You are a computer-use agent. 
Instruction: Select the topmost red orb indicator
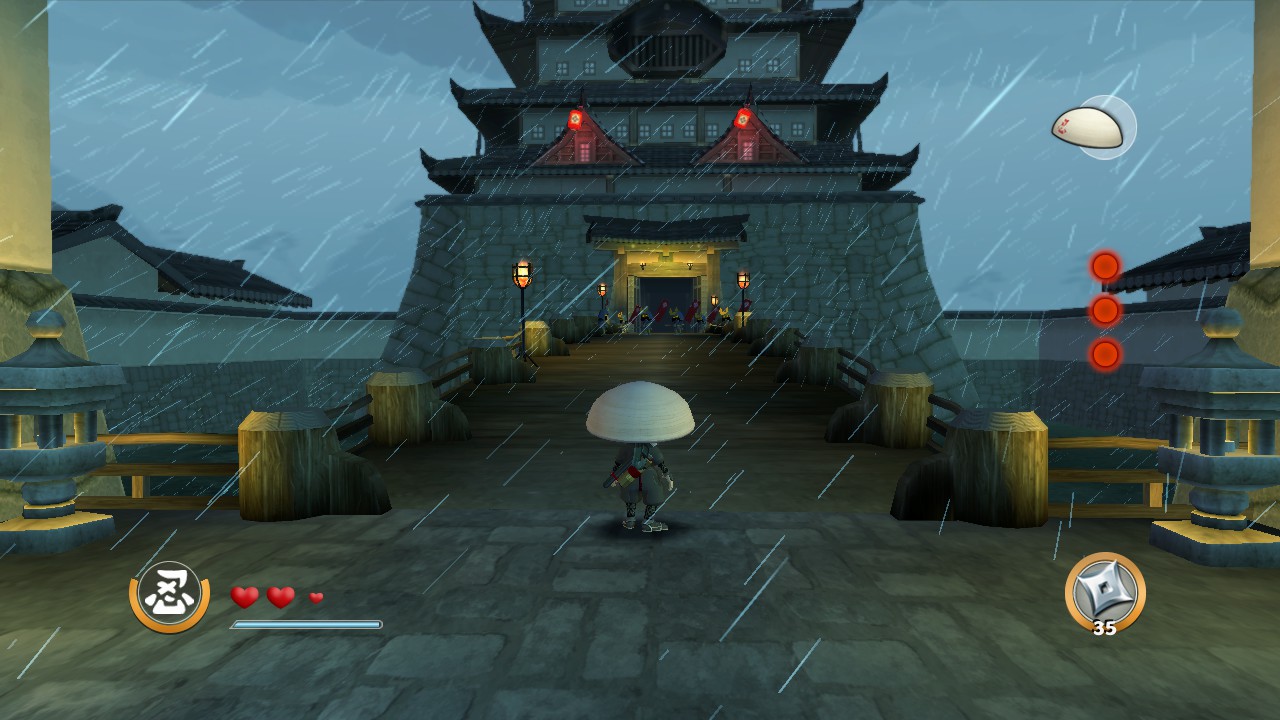(x=1105, y=267)
